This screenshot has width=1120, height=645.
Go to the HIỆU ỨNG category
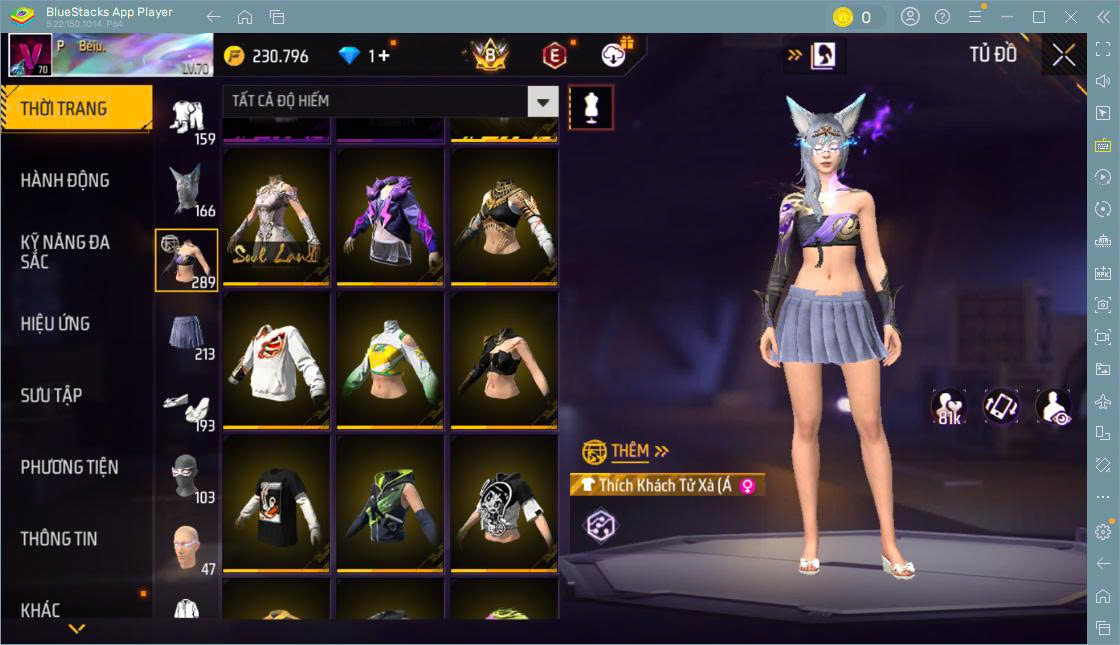pos(55,324)
